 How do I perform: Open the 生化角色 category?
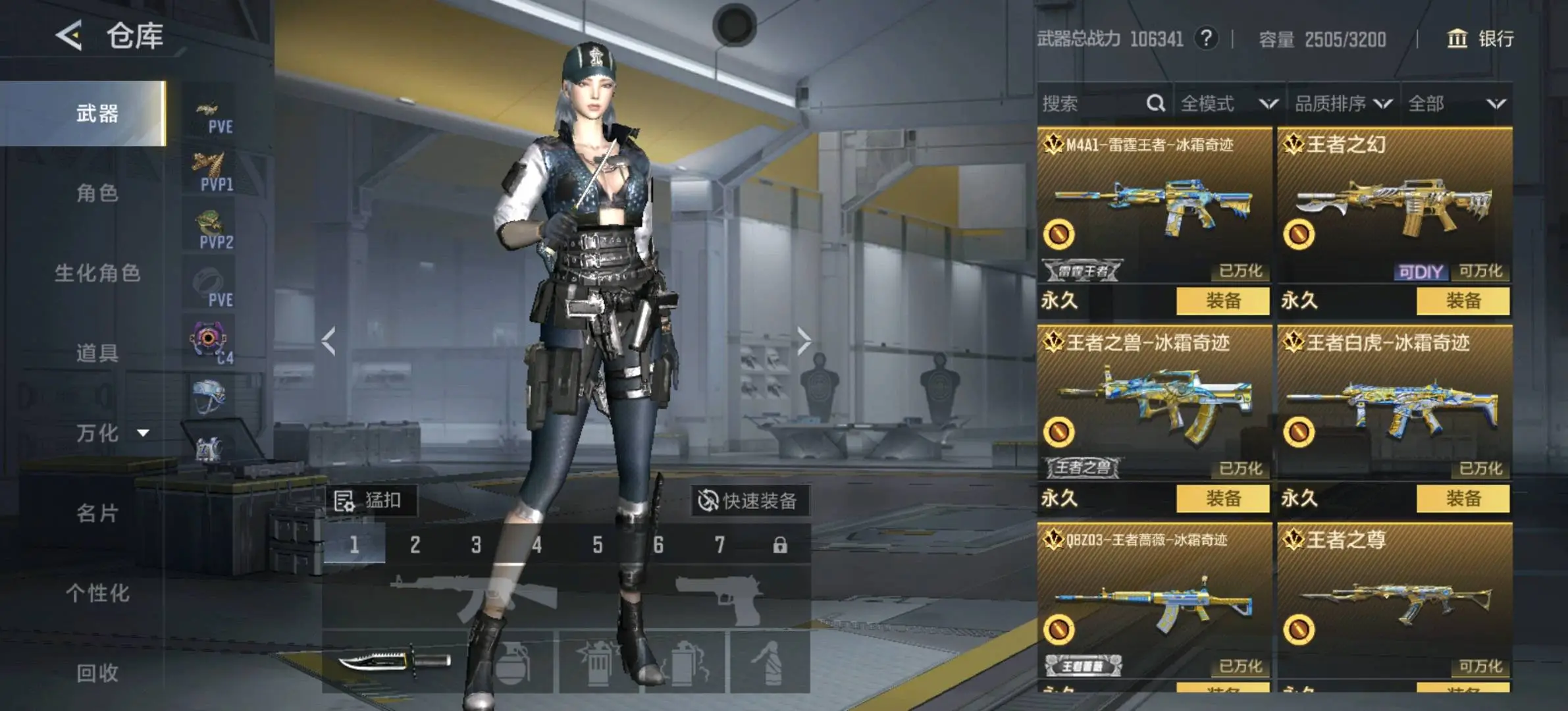point(97,273)
